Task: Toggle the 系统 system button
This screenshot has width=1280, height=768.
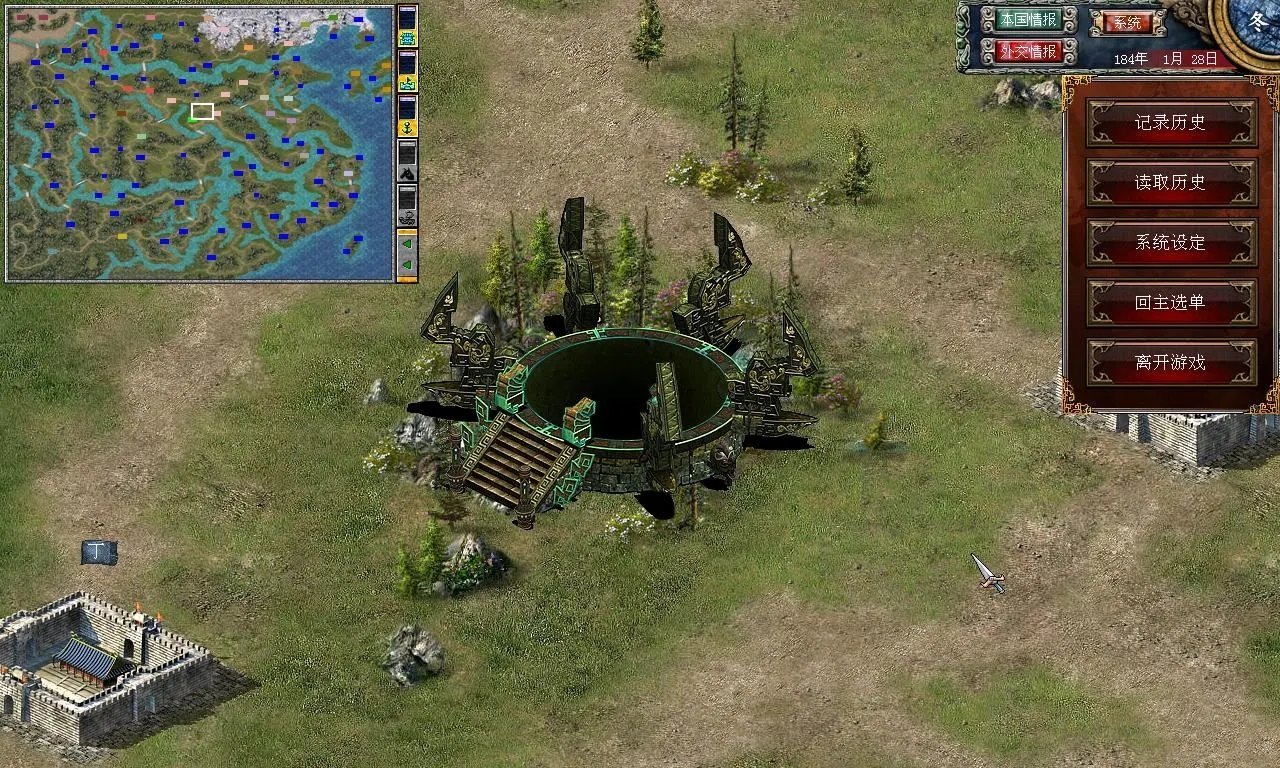Action: (x=1127, y=22)
